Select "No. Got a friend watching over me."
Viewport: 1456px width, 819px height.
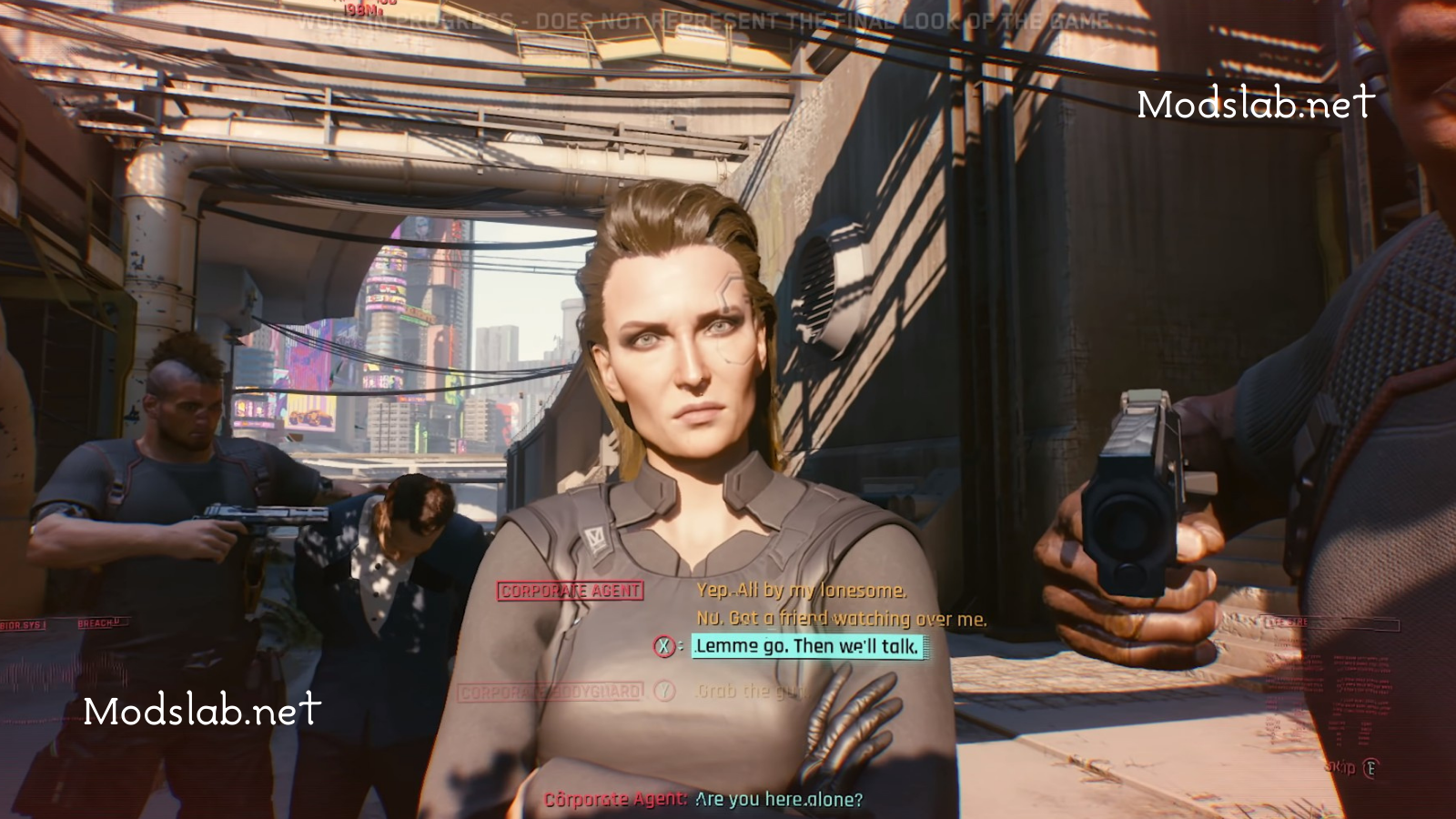(x=841, y=619)
